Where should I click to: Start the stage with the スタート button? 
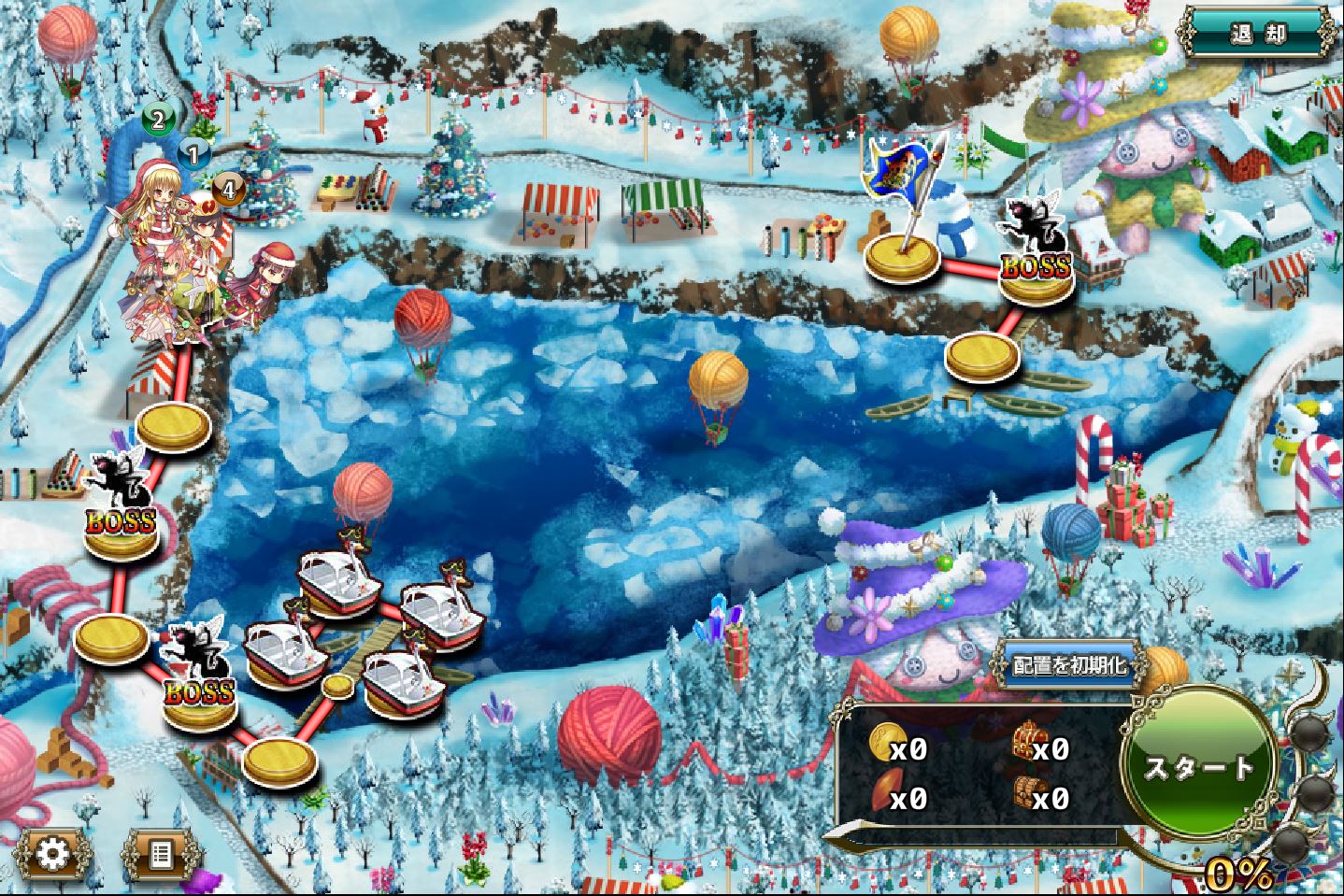tap(1199, 766)
